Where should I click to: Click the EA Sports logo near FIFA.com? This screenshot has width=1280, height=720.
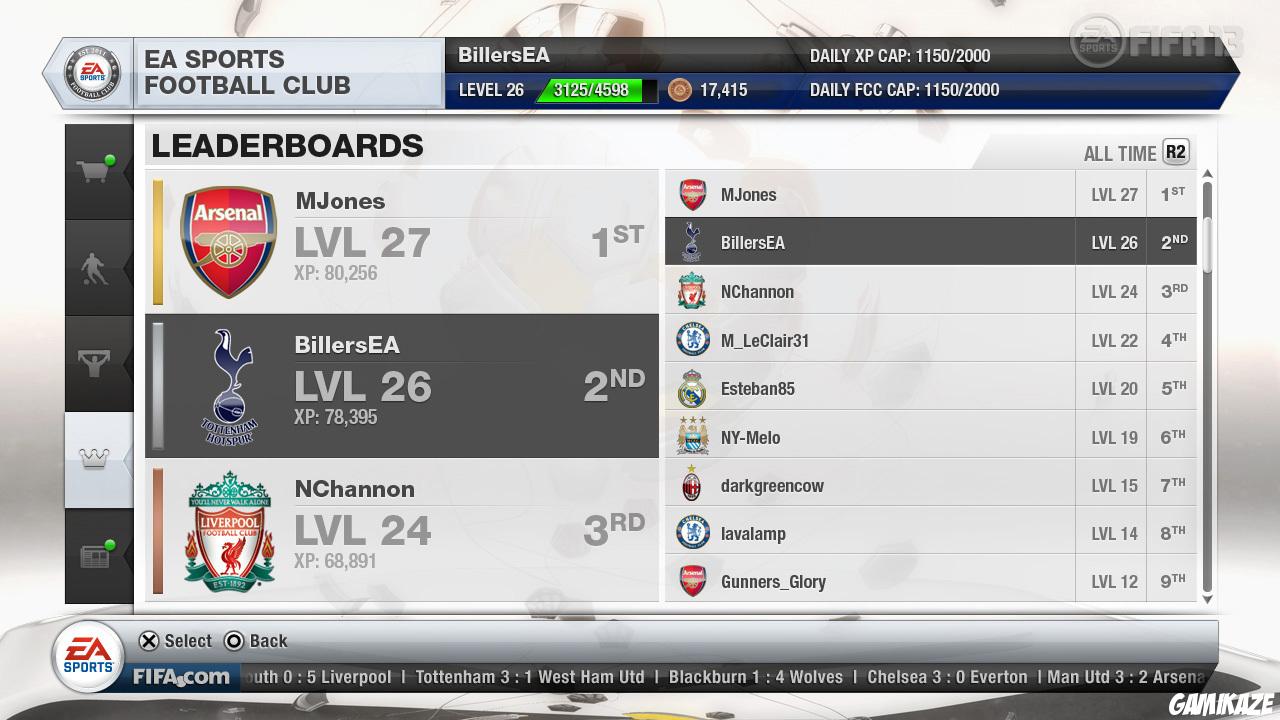(x=88, y=657)
